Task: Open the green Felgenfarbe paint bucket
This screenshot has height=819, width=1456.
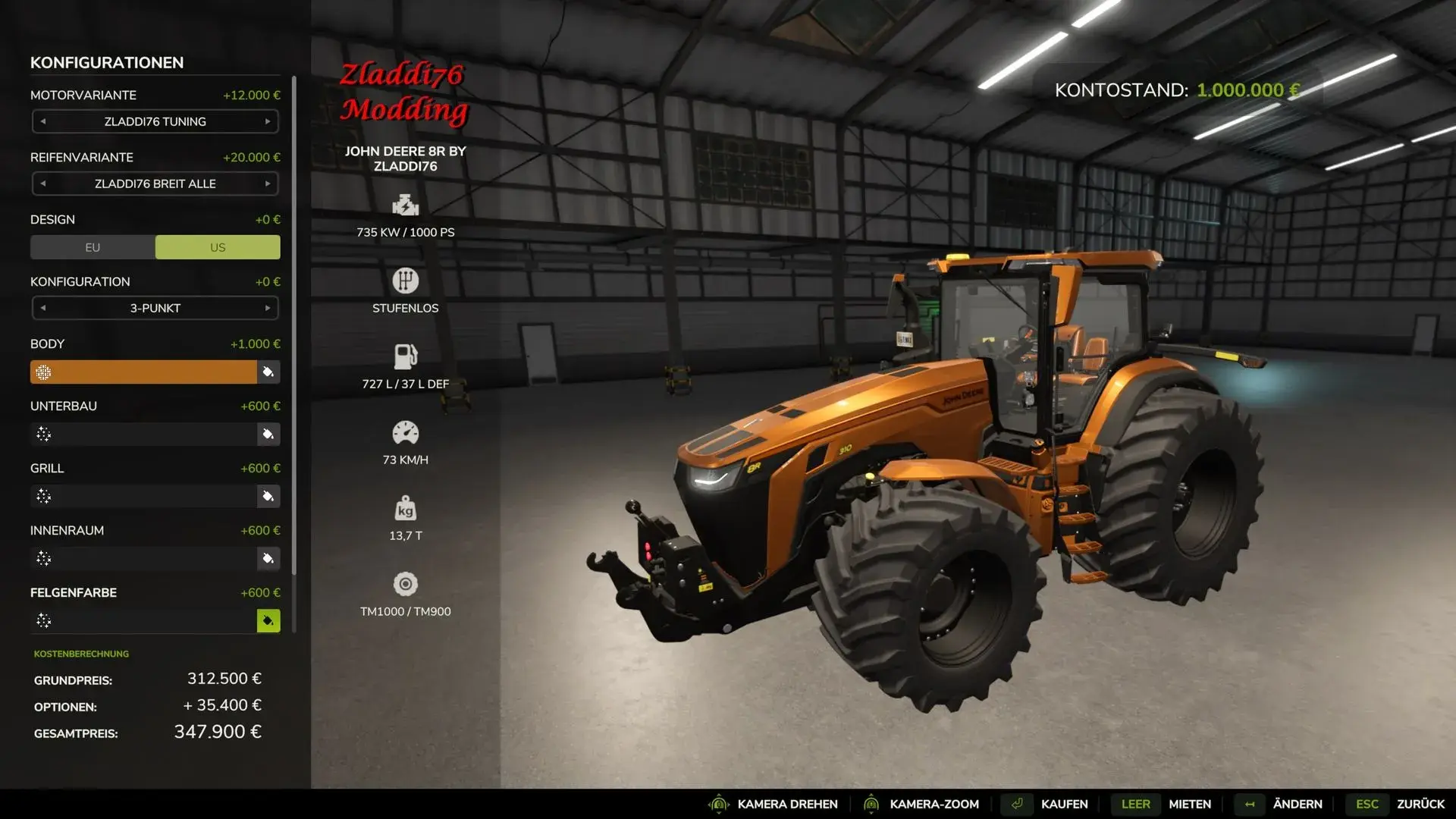Action: [x=268, y=621]
